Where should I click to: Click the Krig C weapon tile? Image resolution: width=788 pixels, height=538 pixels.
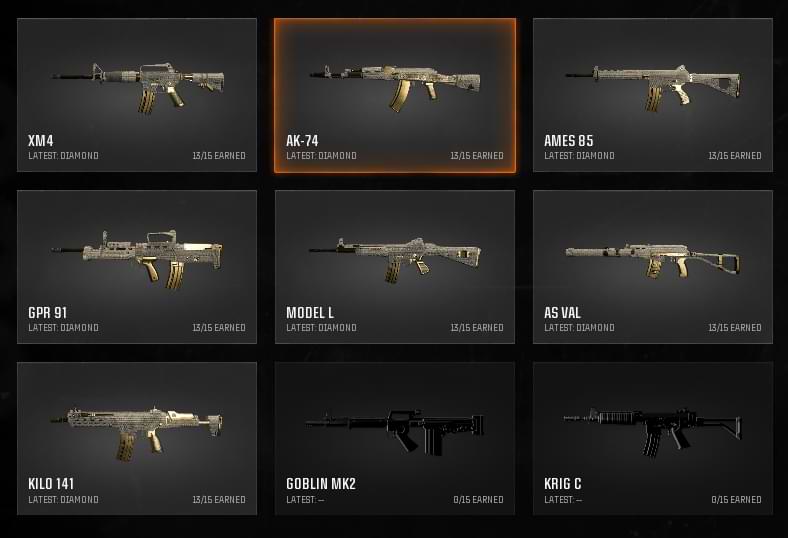click(653, 438)
